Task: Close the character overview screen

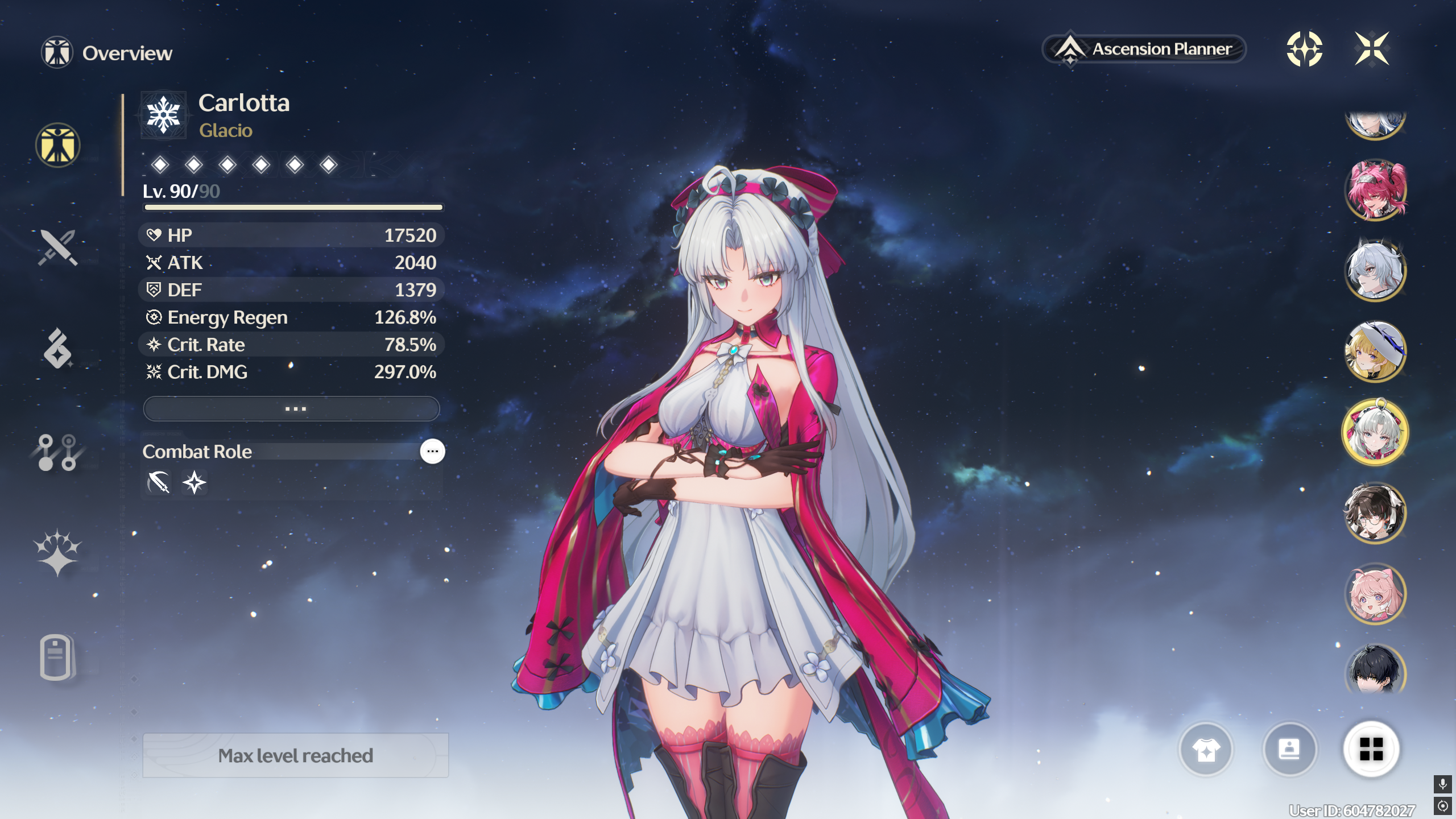Action: click(1372, 49)
